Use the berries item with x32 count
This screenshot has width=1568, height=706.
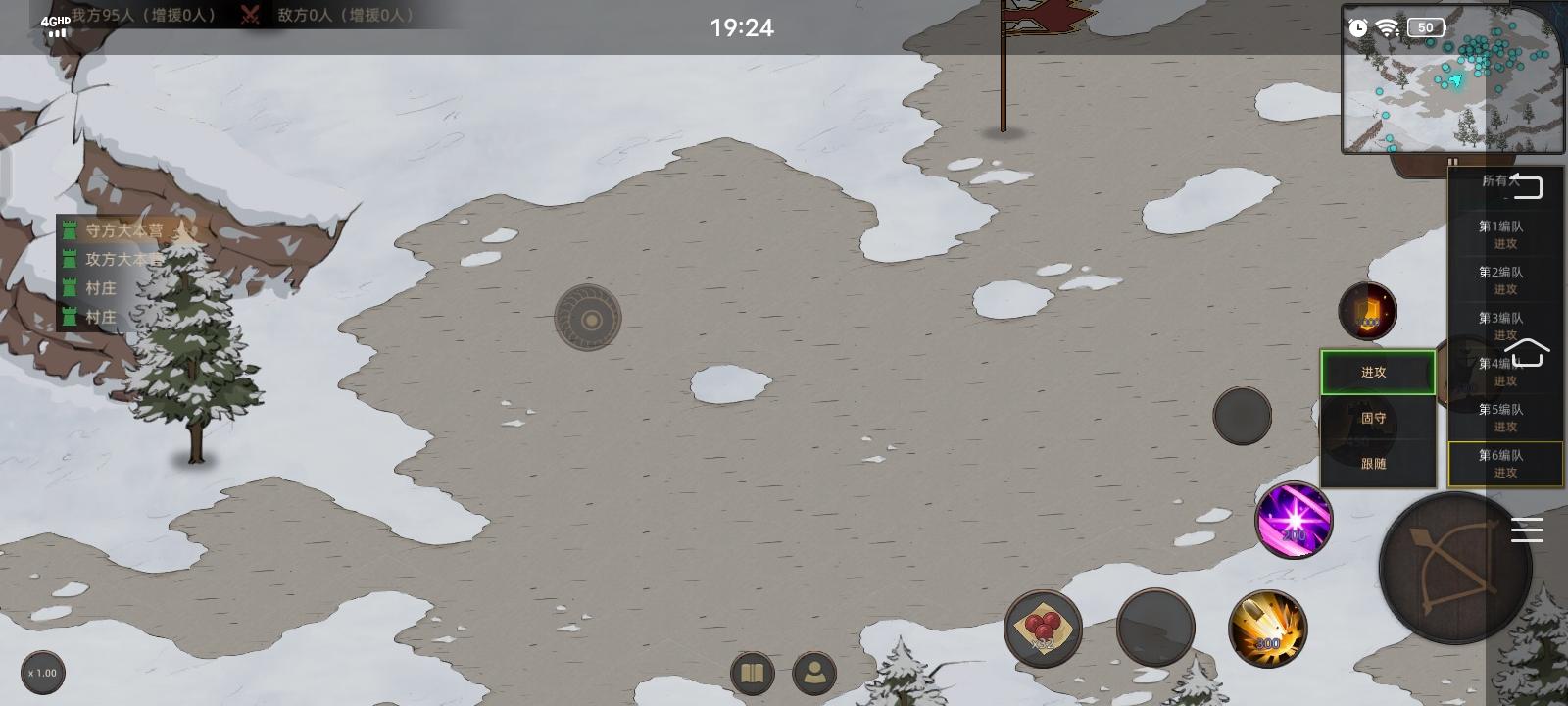[x=1043, y=629]
